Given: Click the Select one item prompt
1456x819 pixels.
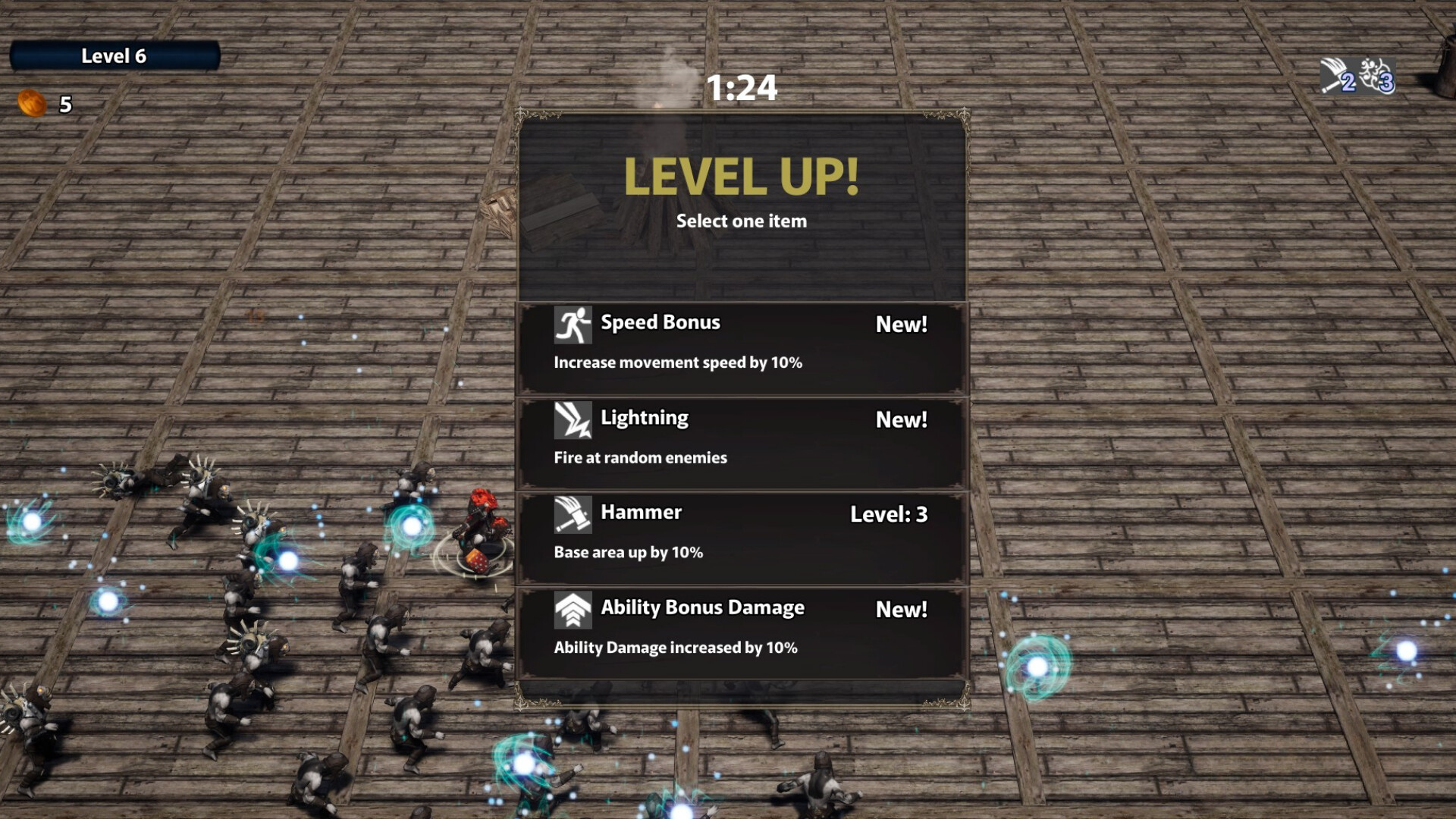Looking at the screenshot, I should tap(742, 221).
